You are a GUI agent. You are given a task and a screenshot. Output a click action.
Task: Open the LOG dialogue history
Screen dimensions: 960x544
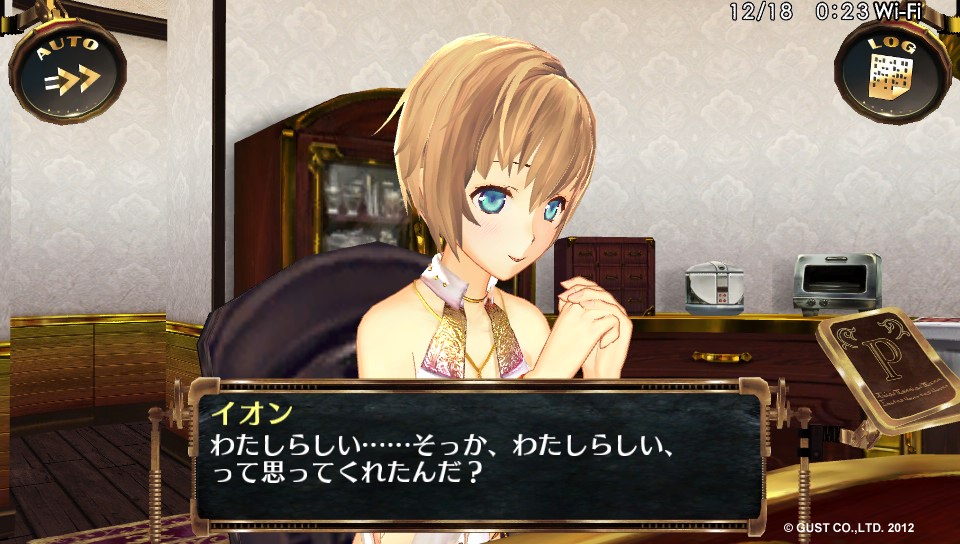pyautogui.click(x=892, y=70)
